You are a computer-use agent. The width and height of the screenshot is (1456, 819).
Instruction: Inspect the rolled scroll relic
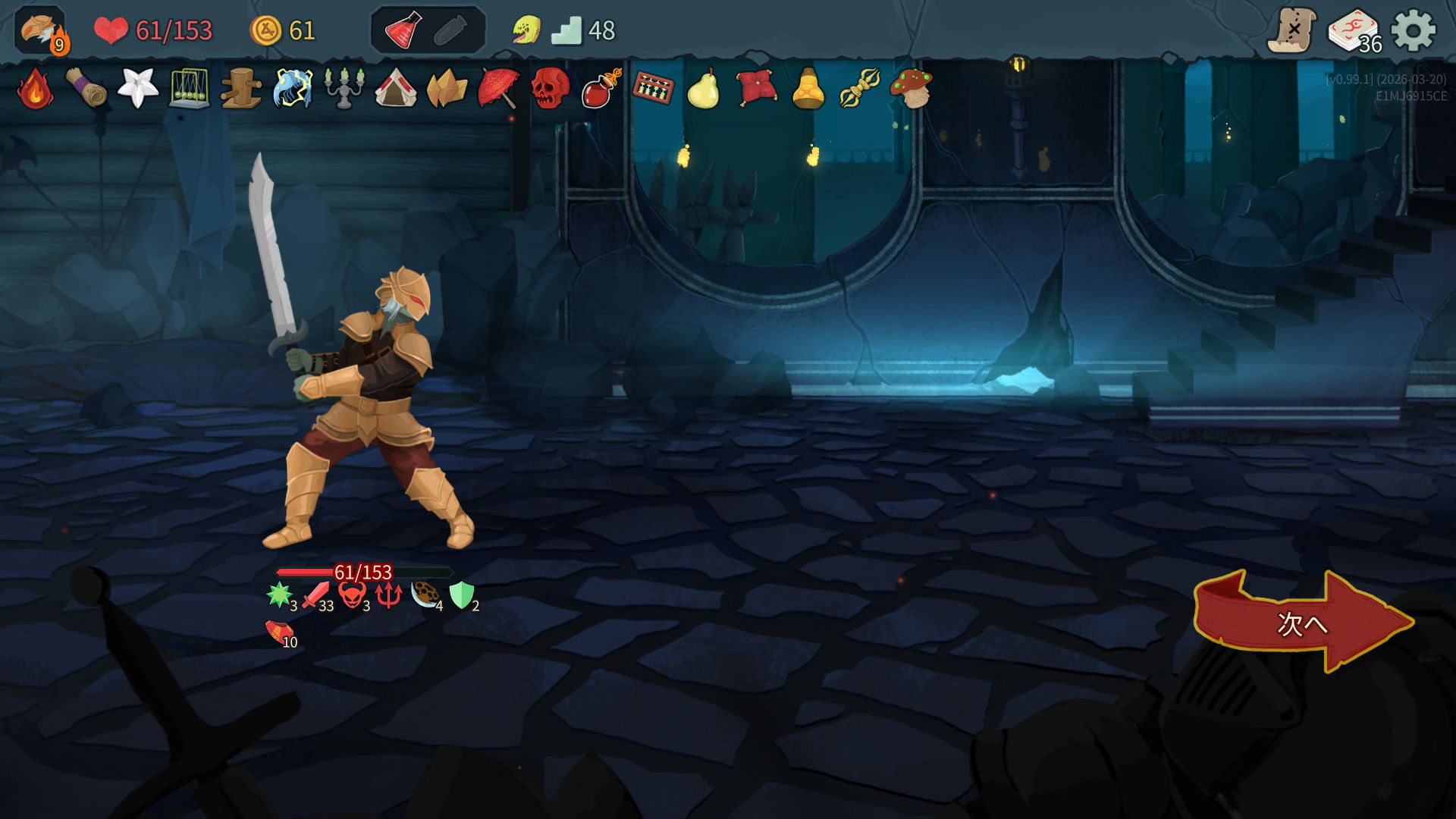pyautogui.click(x=86, y=89)
